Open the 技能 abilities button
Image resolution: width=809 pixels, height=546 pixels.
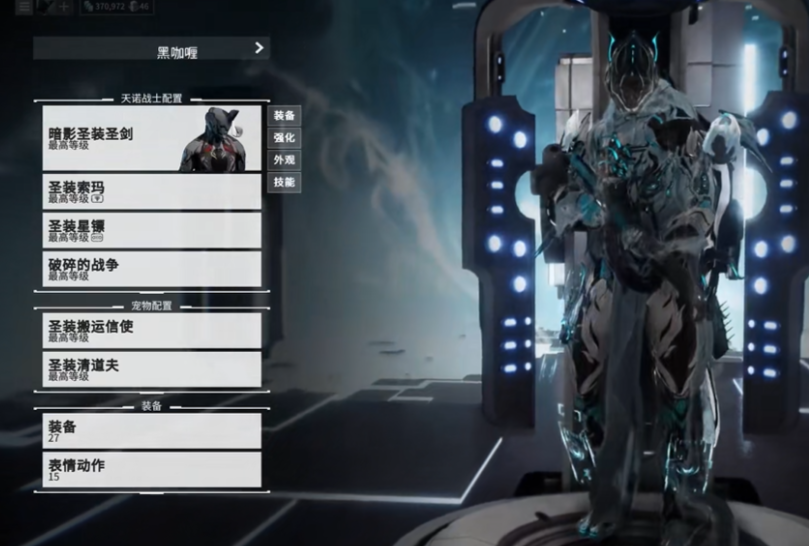click(x=284, y=182)
